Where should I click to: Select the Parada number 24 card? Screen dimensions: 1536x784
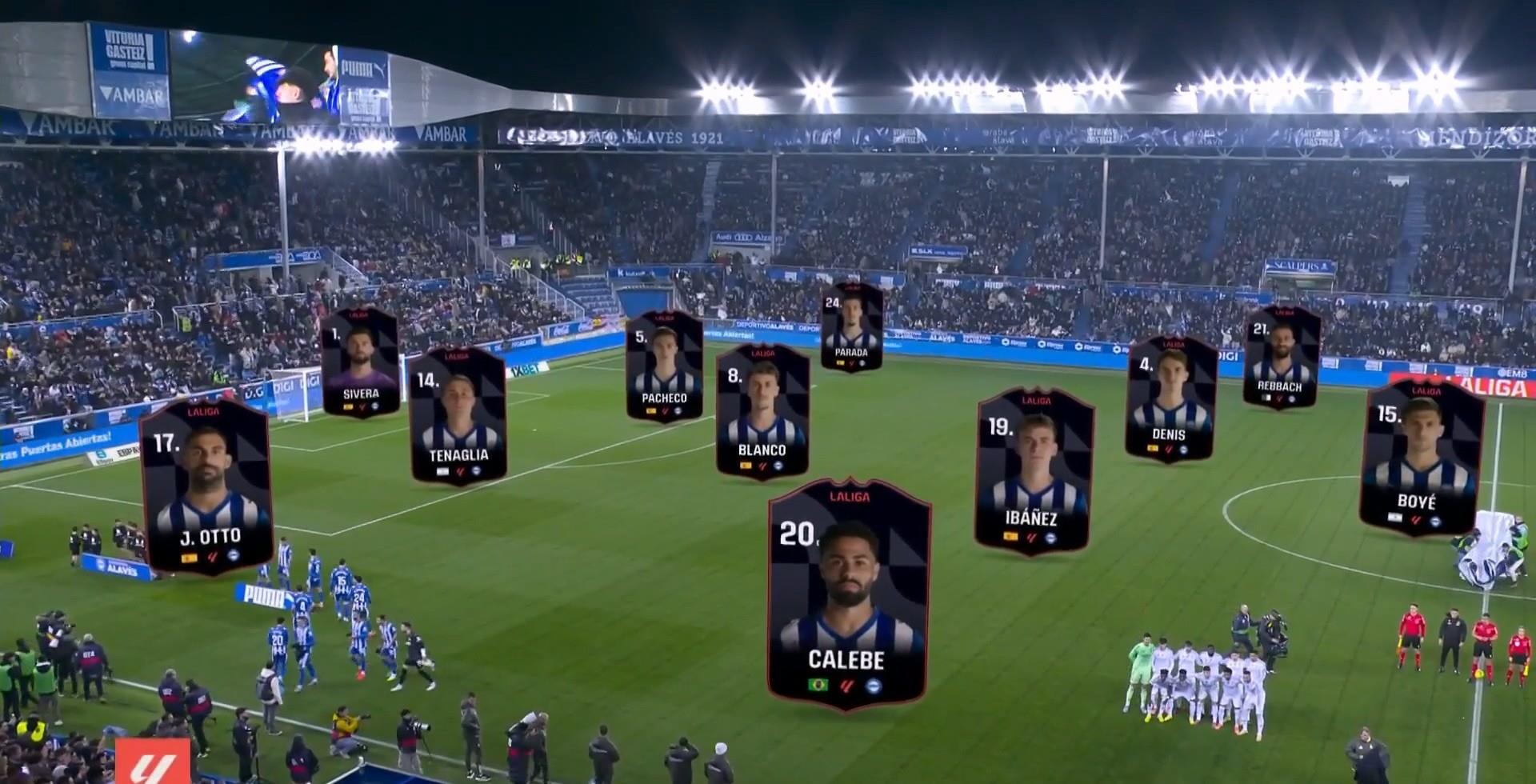[851, 327]
